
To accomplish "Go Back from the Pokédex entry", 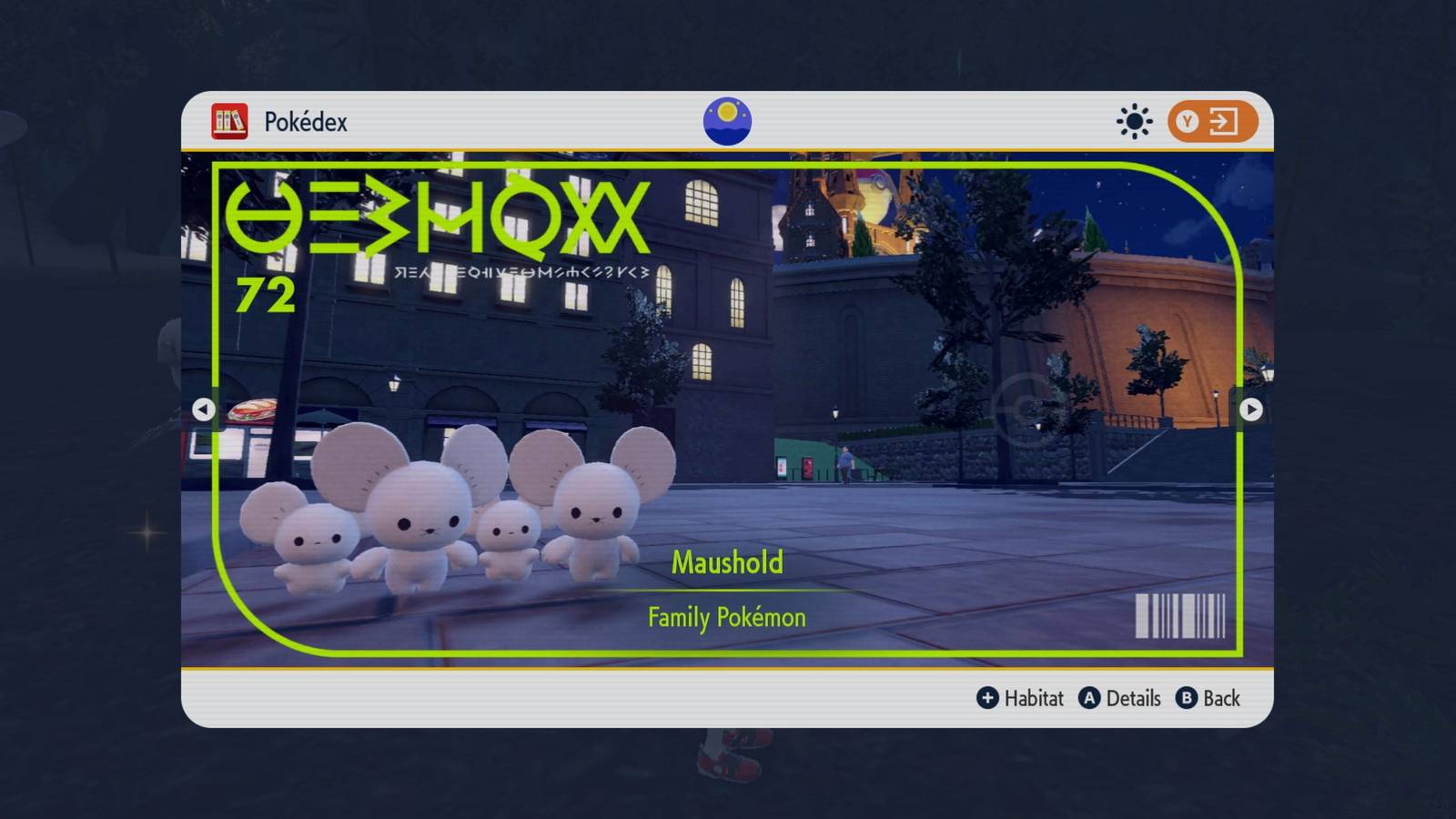I will (x=1208, y=698).
